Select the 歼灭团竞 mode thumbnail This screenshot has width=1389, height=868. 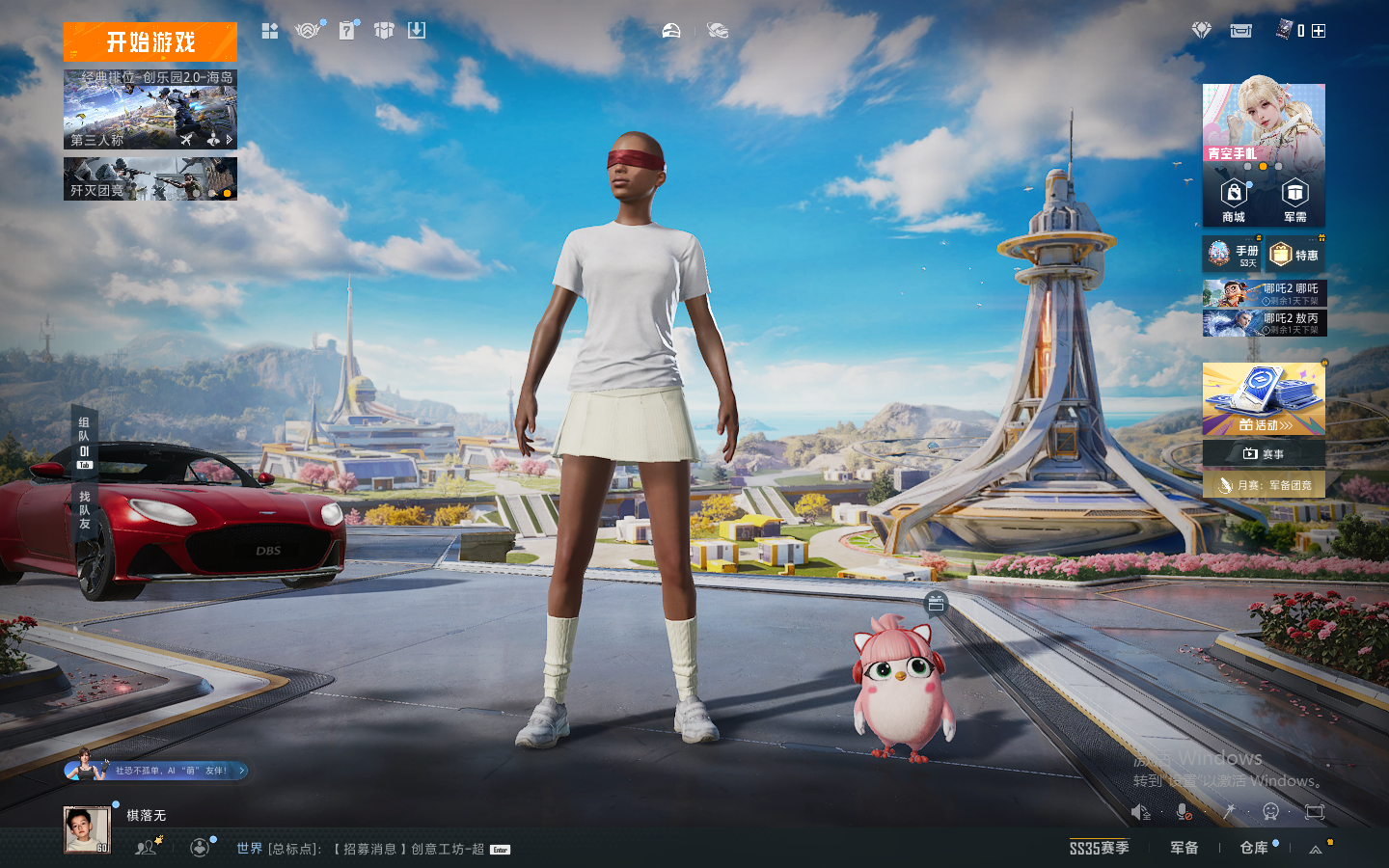tap(150, 179)
